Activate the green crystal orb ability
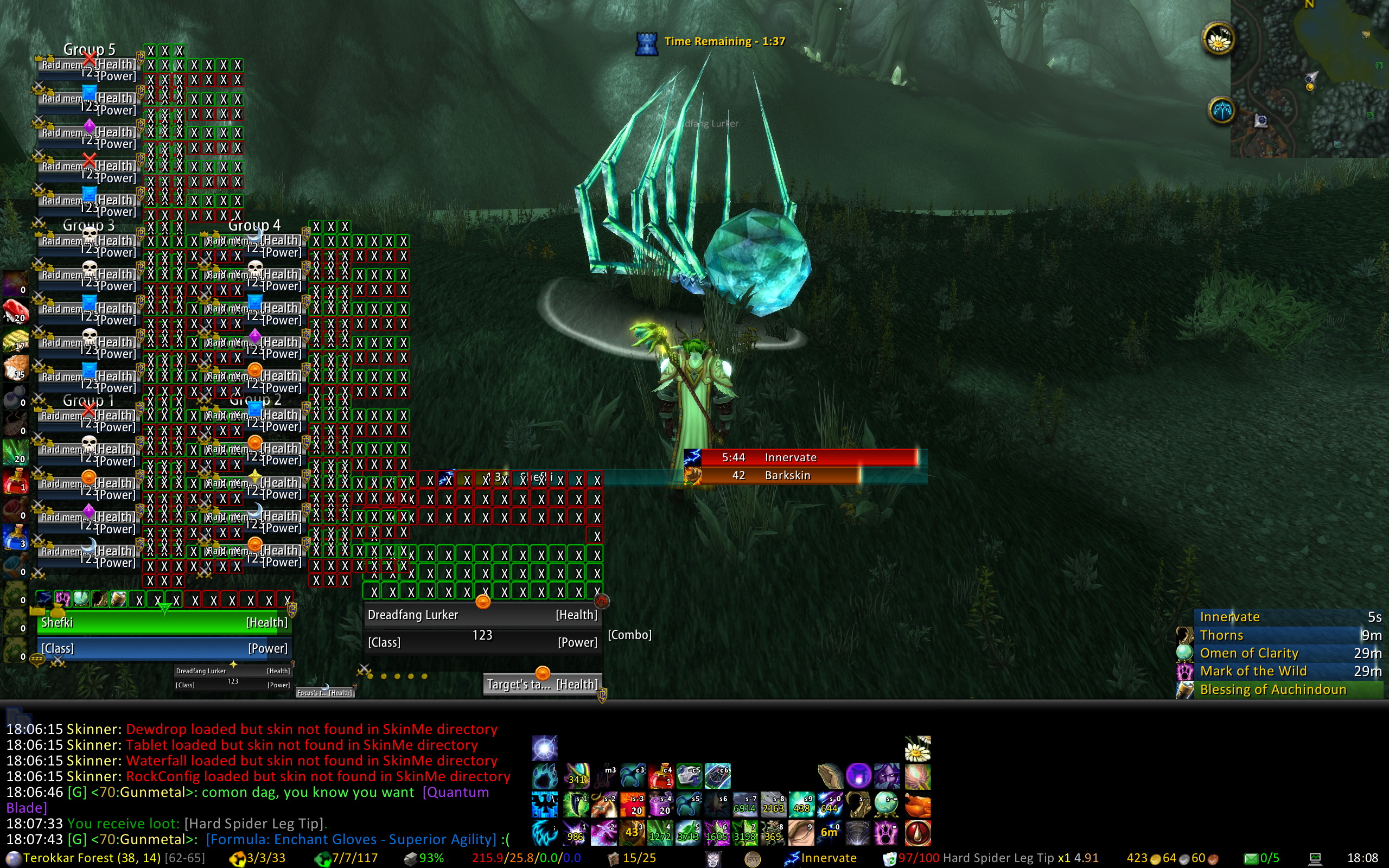1389x868 pixels. (x=887, y=805)
